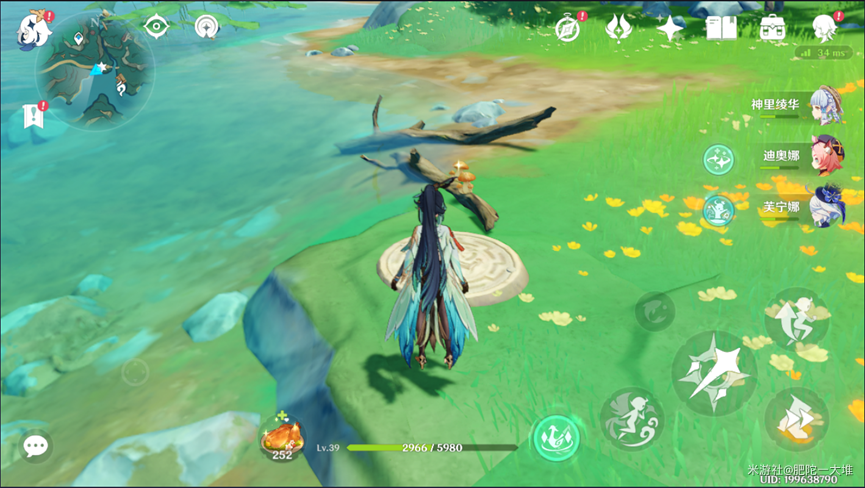865x488 pixels.
Task: Open the chat speech bubble
Action: [x=36, y=445]
